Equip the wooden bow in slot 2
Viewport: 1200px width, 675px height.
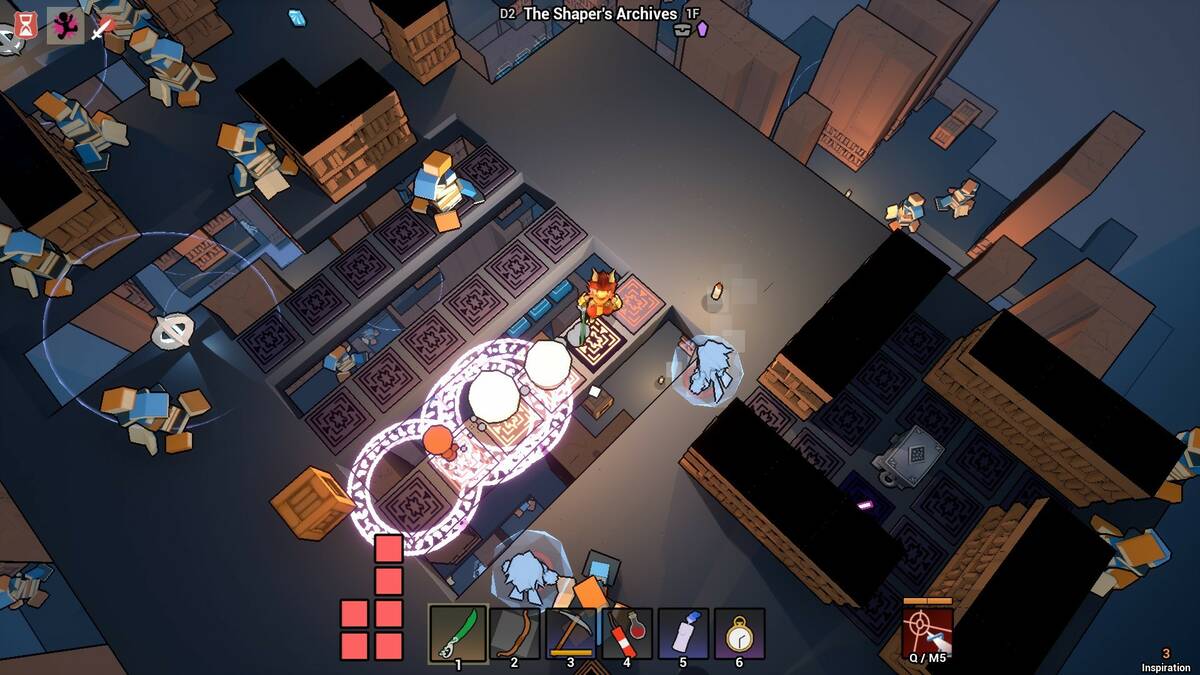point(514,633)
